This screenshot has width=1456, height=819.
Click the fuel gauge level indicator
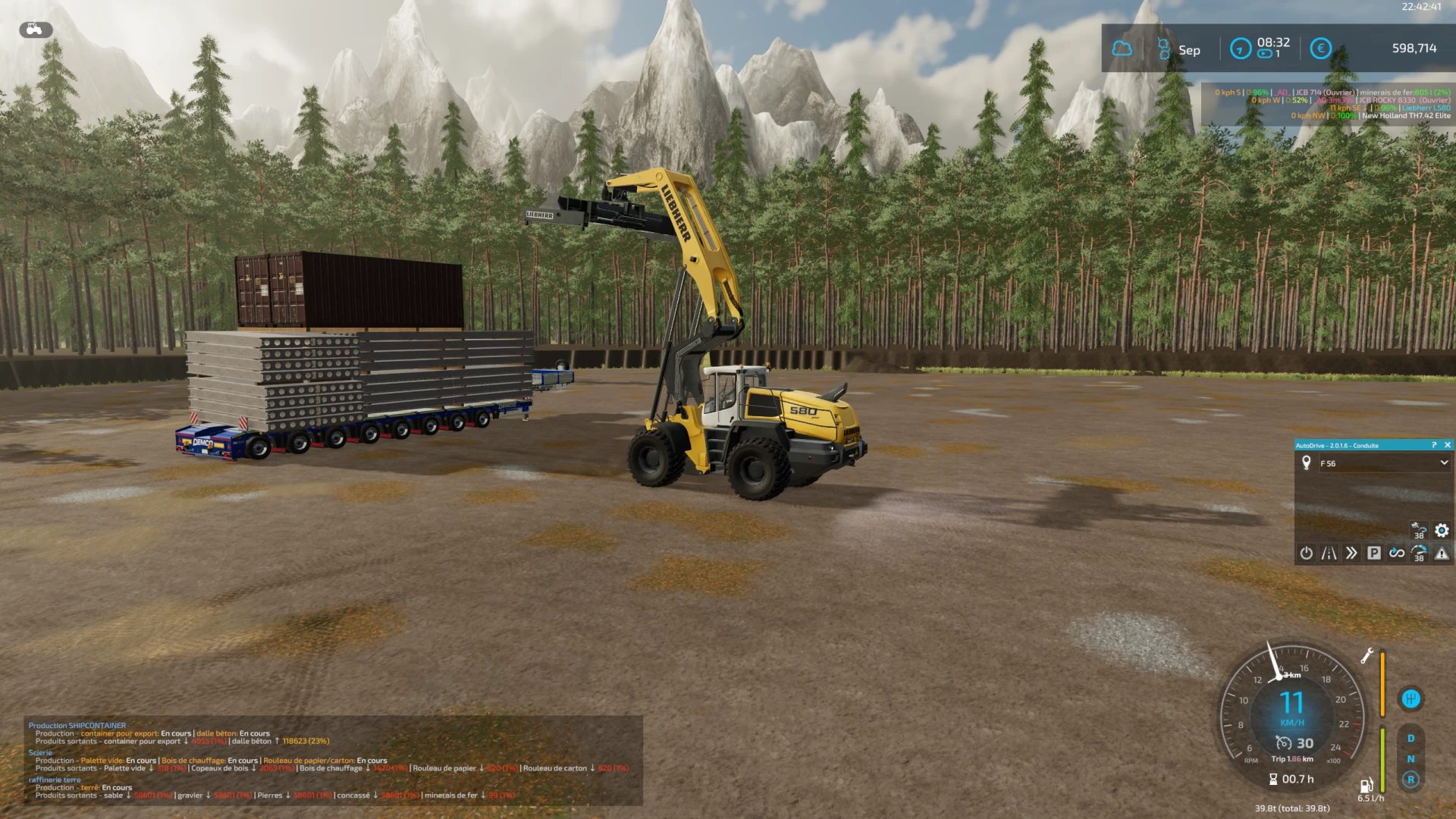[1382, 758]
